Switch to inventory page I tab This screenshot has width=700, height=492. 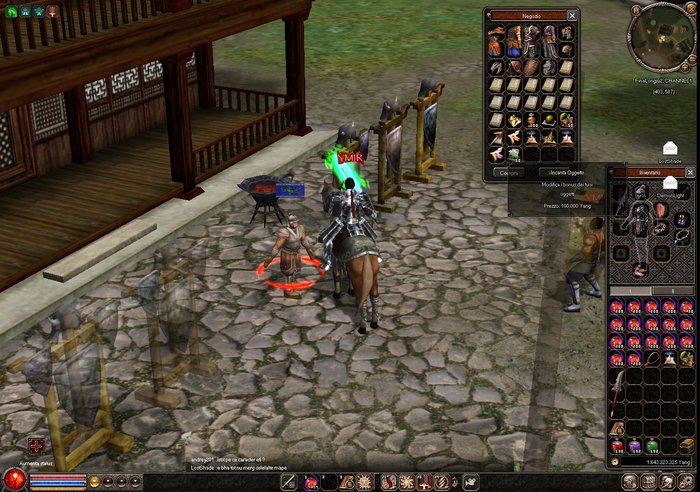(630, 291)
